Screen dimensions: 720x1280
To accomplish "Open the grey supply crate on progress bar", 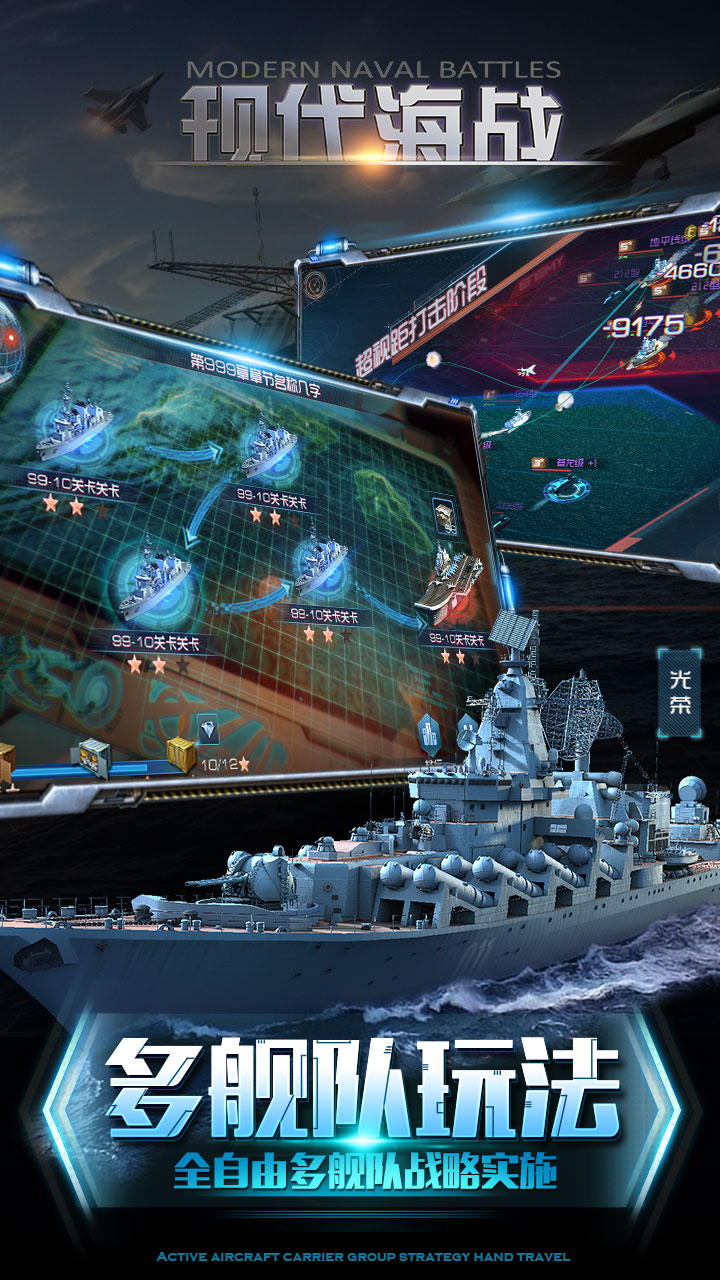I will pyautogui.click(x=94, y=757).
